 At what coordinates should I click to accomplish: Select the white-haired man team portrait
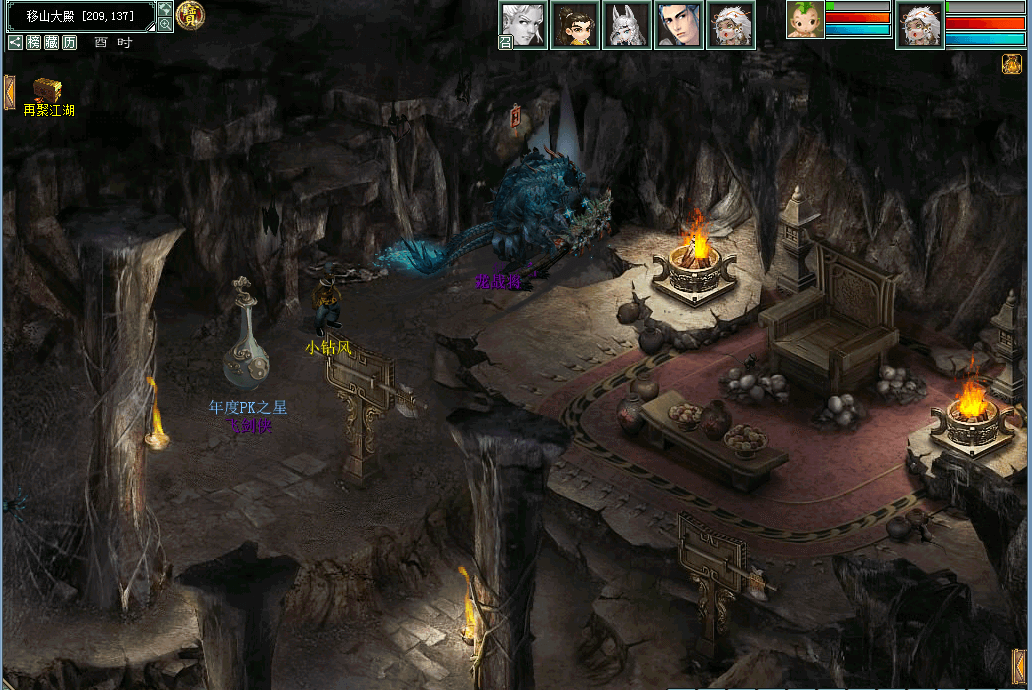point(524,24)
